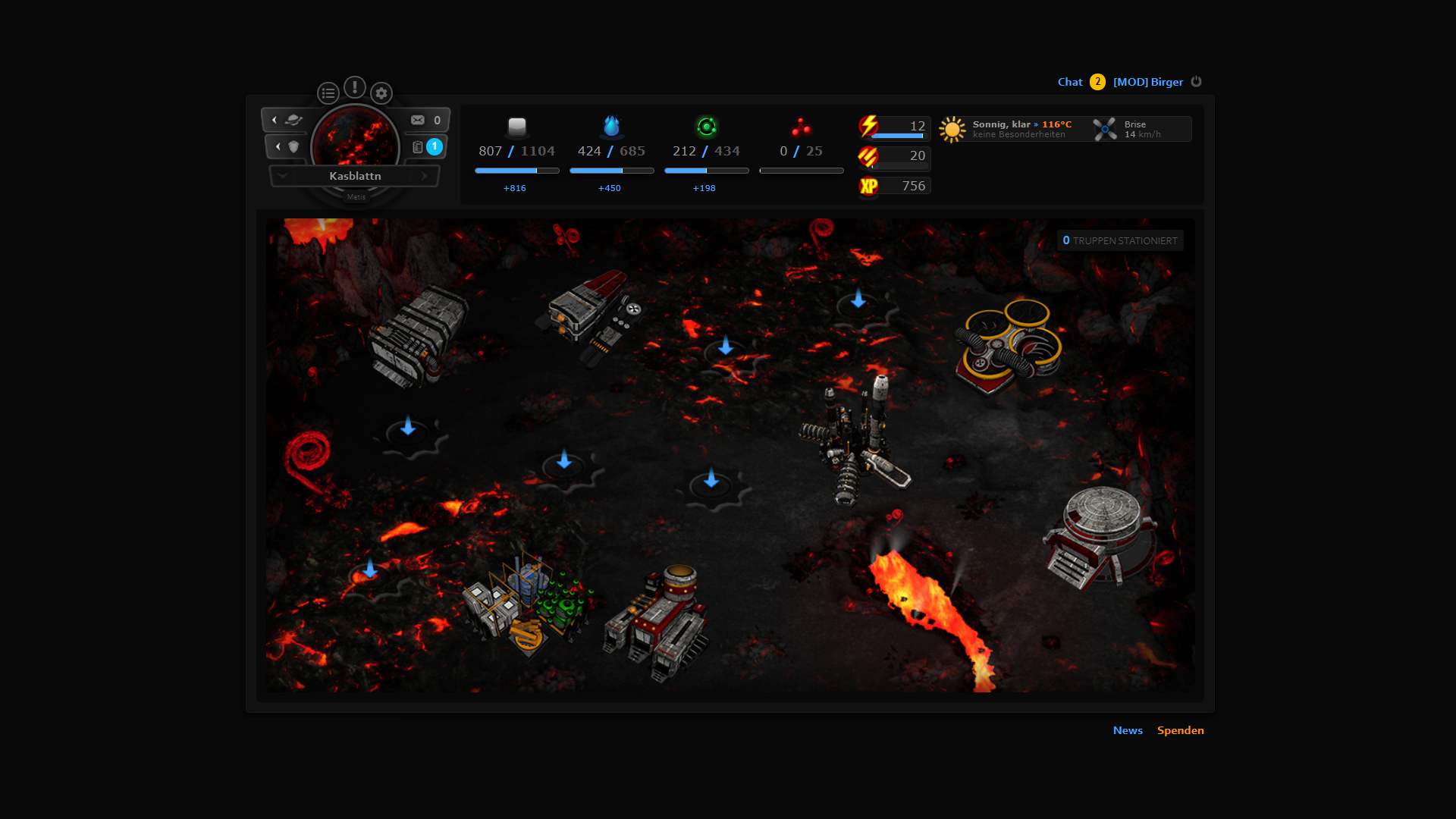Image resolution: width=1456 pixels, height=819 pixels.
Task: Open the list menu icon
Action: pyautogui.click(x=328, y=93)
